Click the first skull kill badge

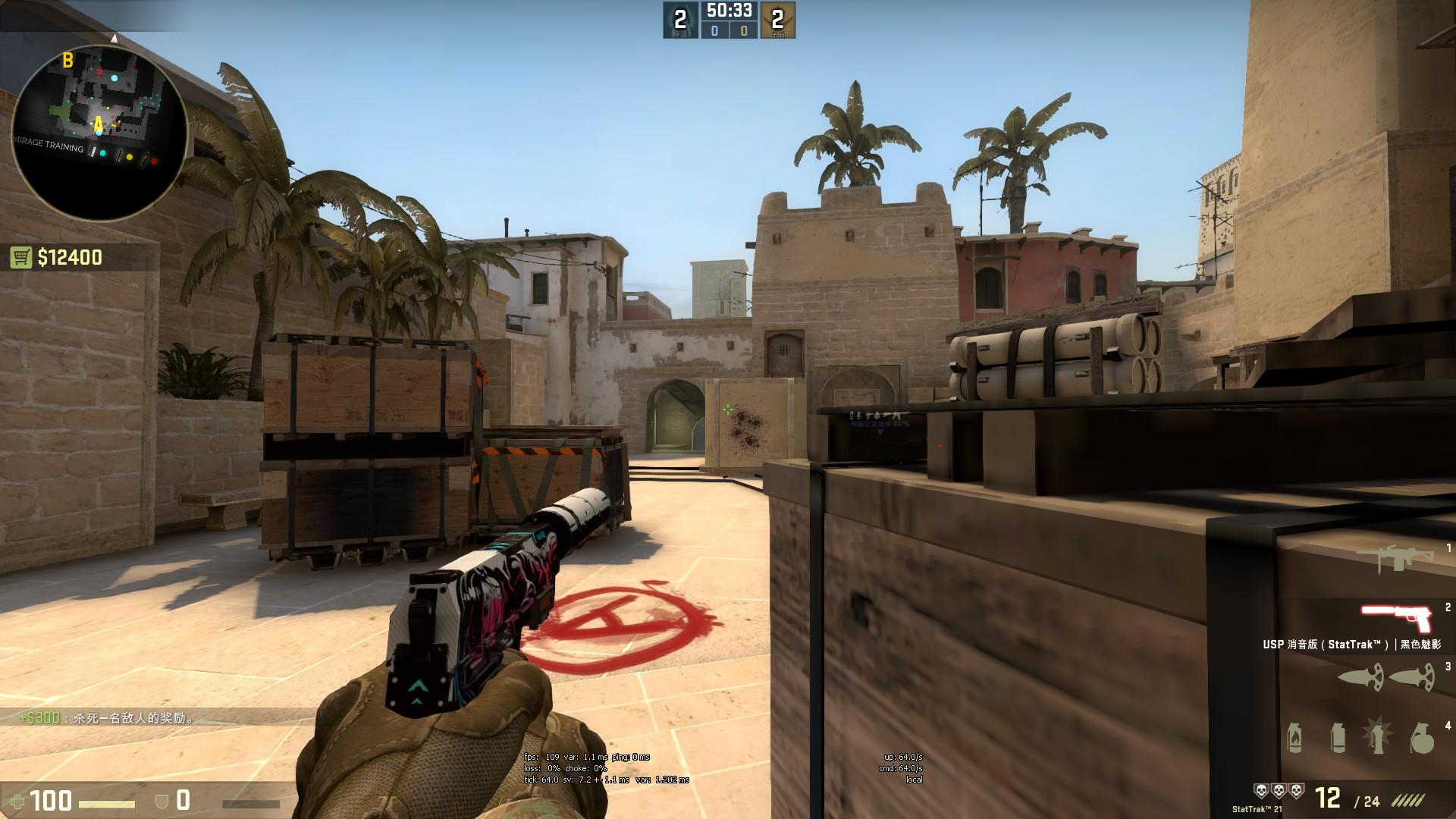point(1261,791)
